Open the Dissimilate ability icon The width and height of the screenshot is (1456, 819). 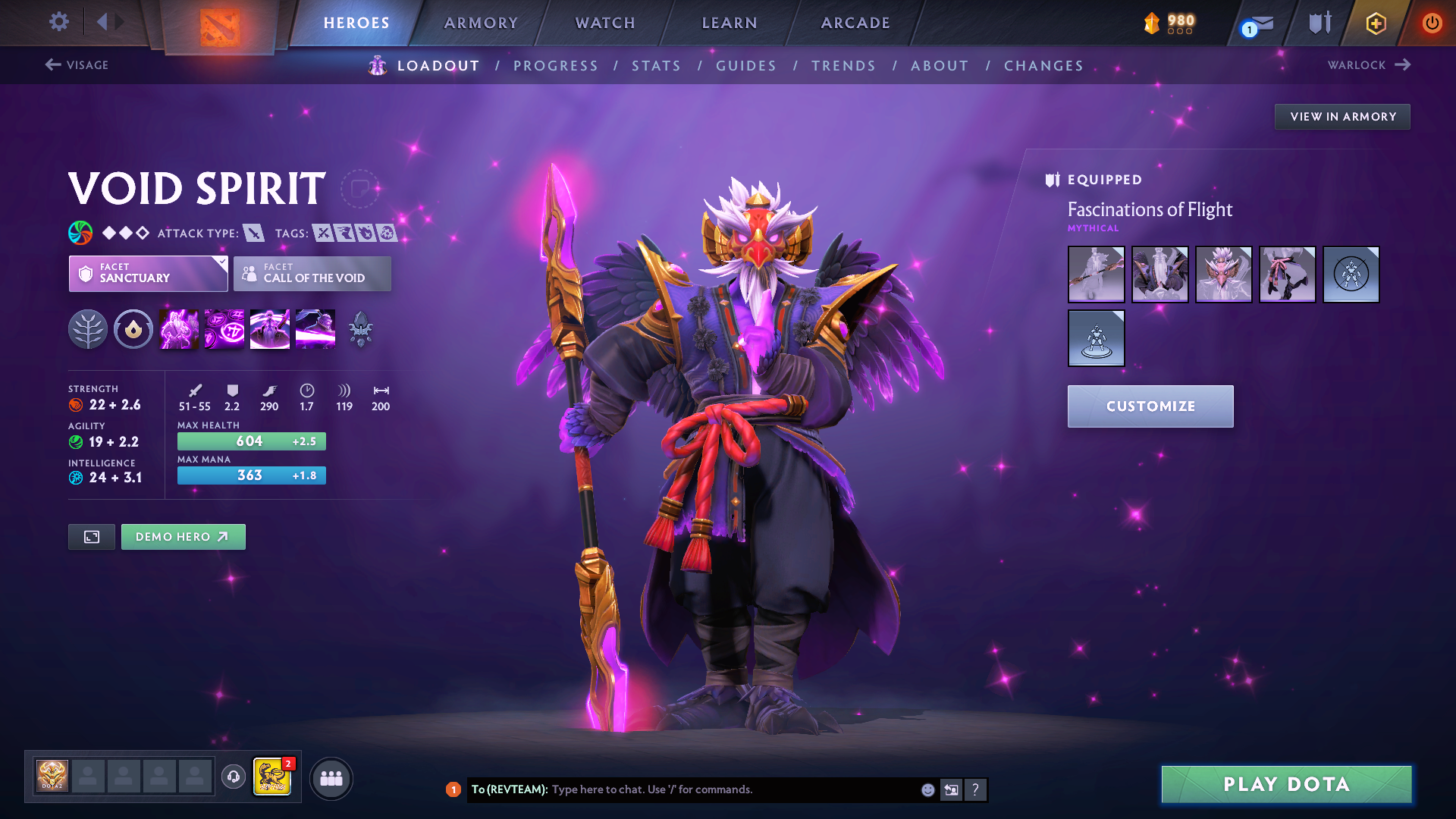[x=224, y=329]
